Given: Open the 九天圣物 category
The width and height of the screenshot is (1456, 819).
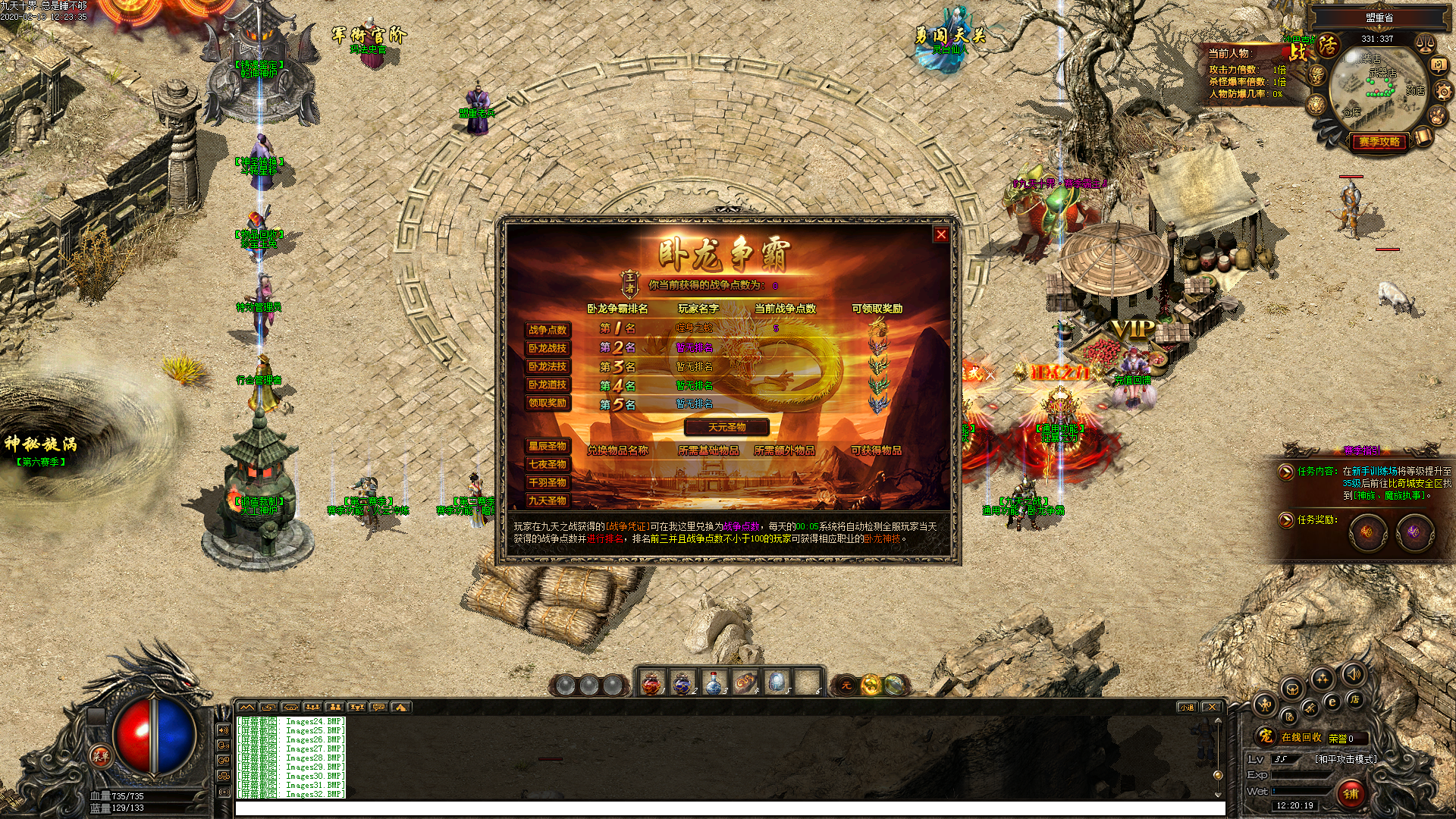Looking at the screenshot, I should point(548,500).
